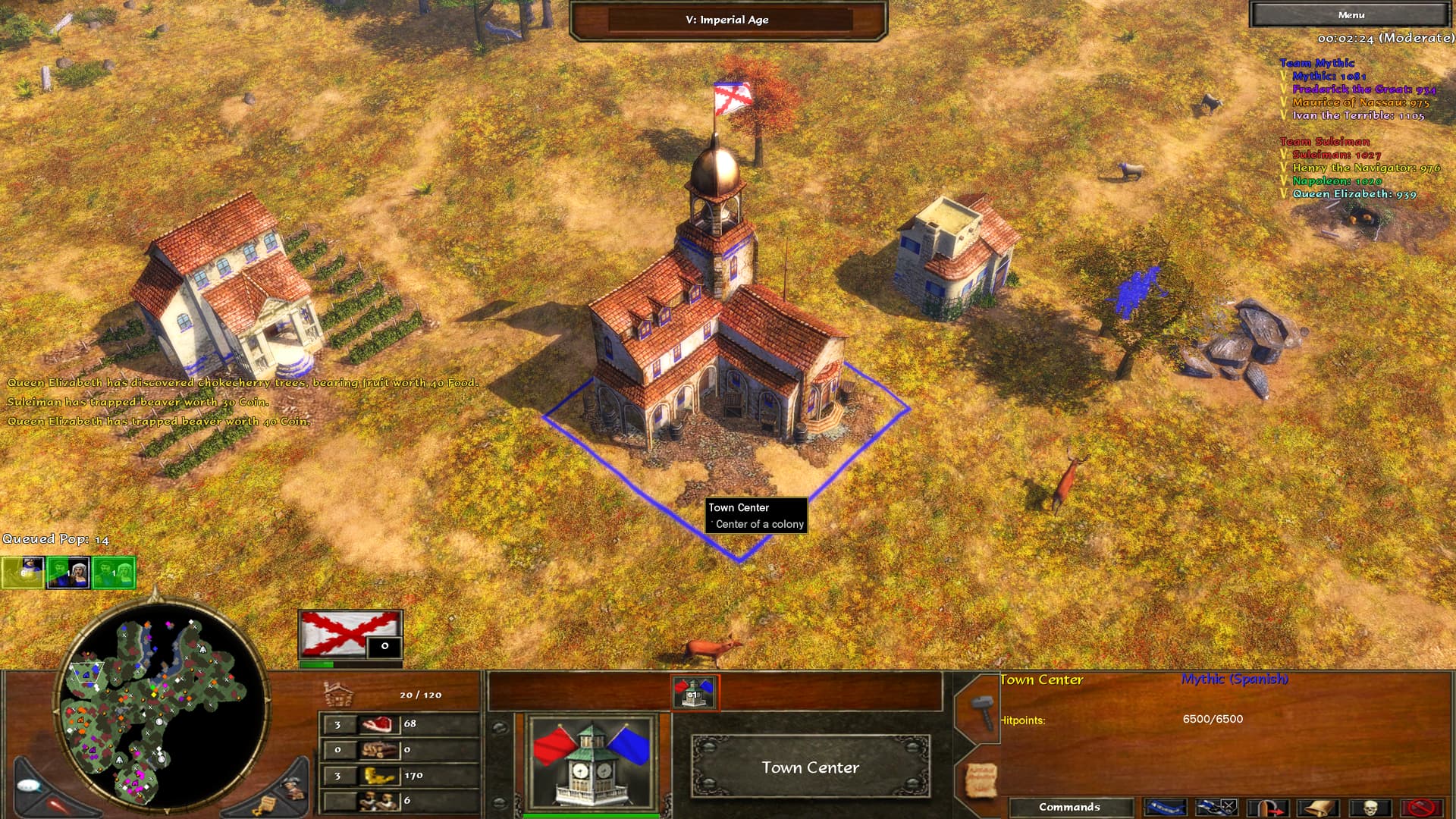The width and height of the screenshot is (1456, 819).
Task: Open the Home City Spanish flag
Action: click(350, 634)
